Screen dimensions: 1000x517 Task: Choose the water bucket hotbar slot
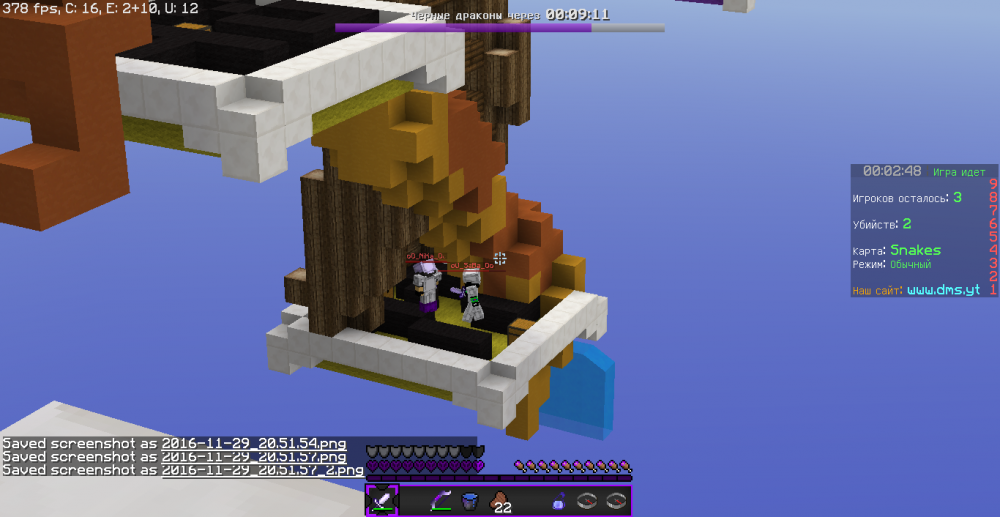[470, 501]
